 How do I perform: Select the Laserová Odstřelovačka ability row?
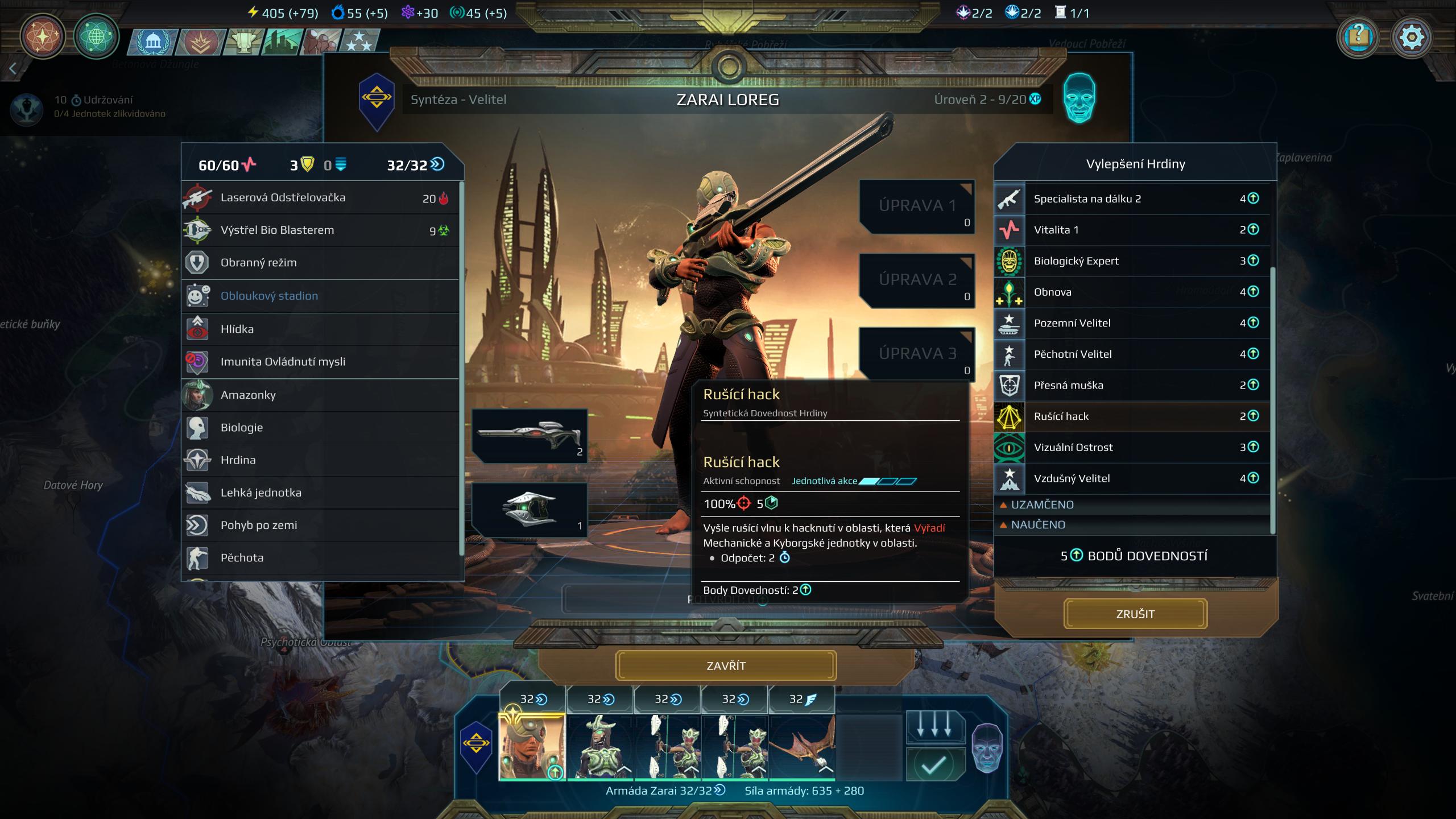(x=320, y=198)
